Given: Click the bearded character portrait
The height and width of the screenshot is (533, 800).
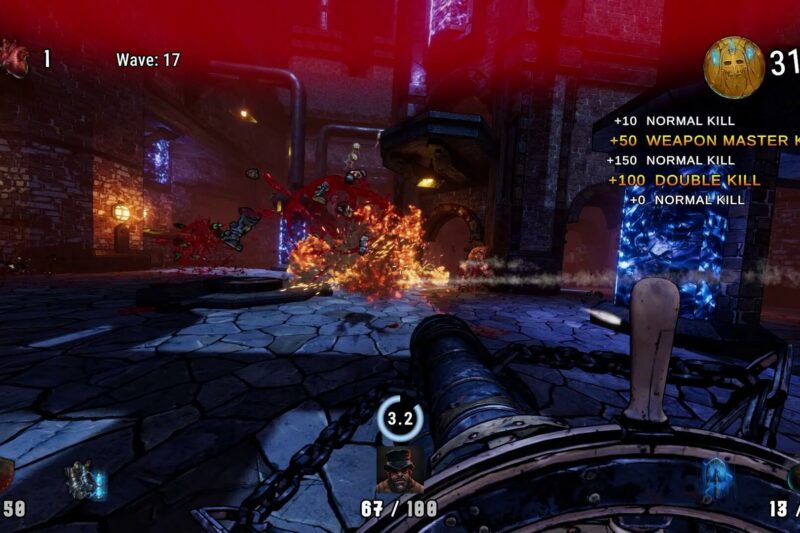Looking at the screenshot, I should [400, 469].
